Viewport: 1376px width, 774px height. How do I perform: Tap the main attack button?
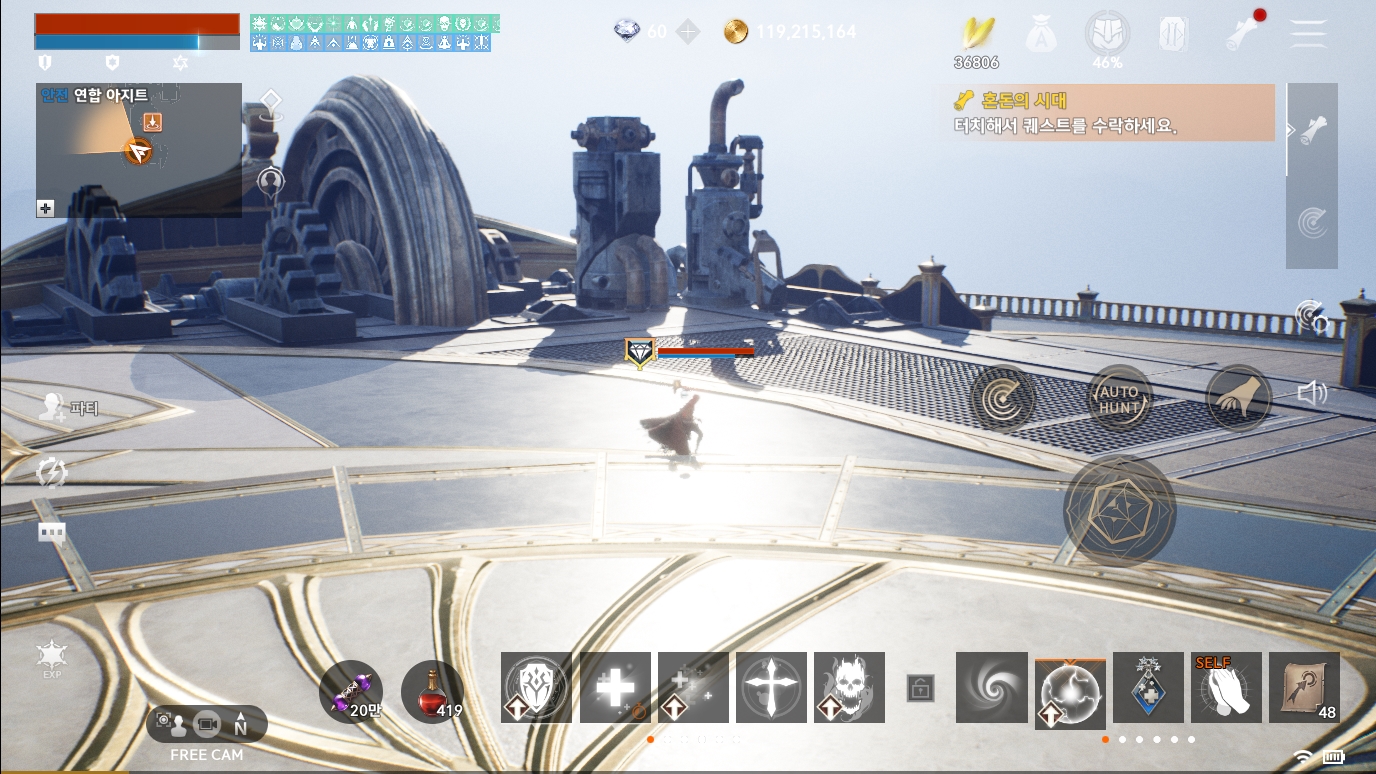pos(1119,511)
